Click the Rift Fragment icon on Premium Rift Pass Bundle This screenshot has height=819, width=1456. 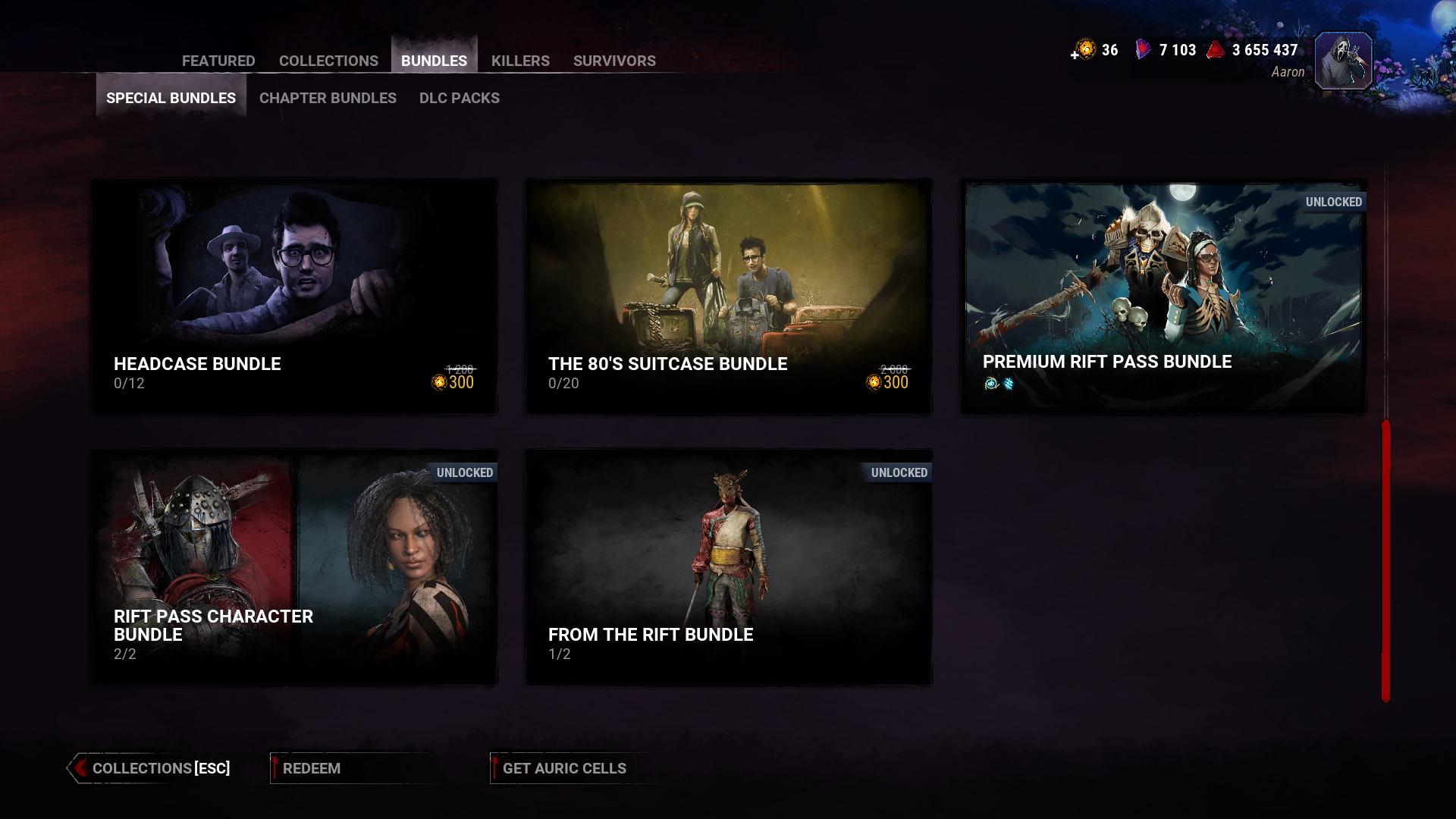[1008, 384]
